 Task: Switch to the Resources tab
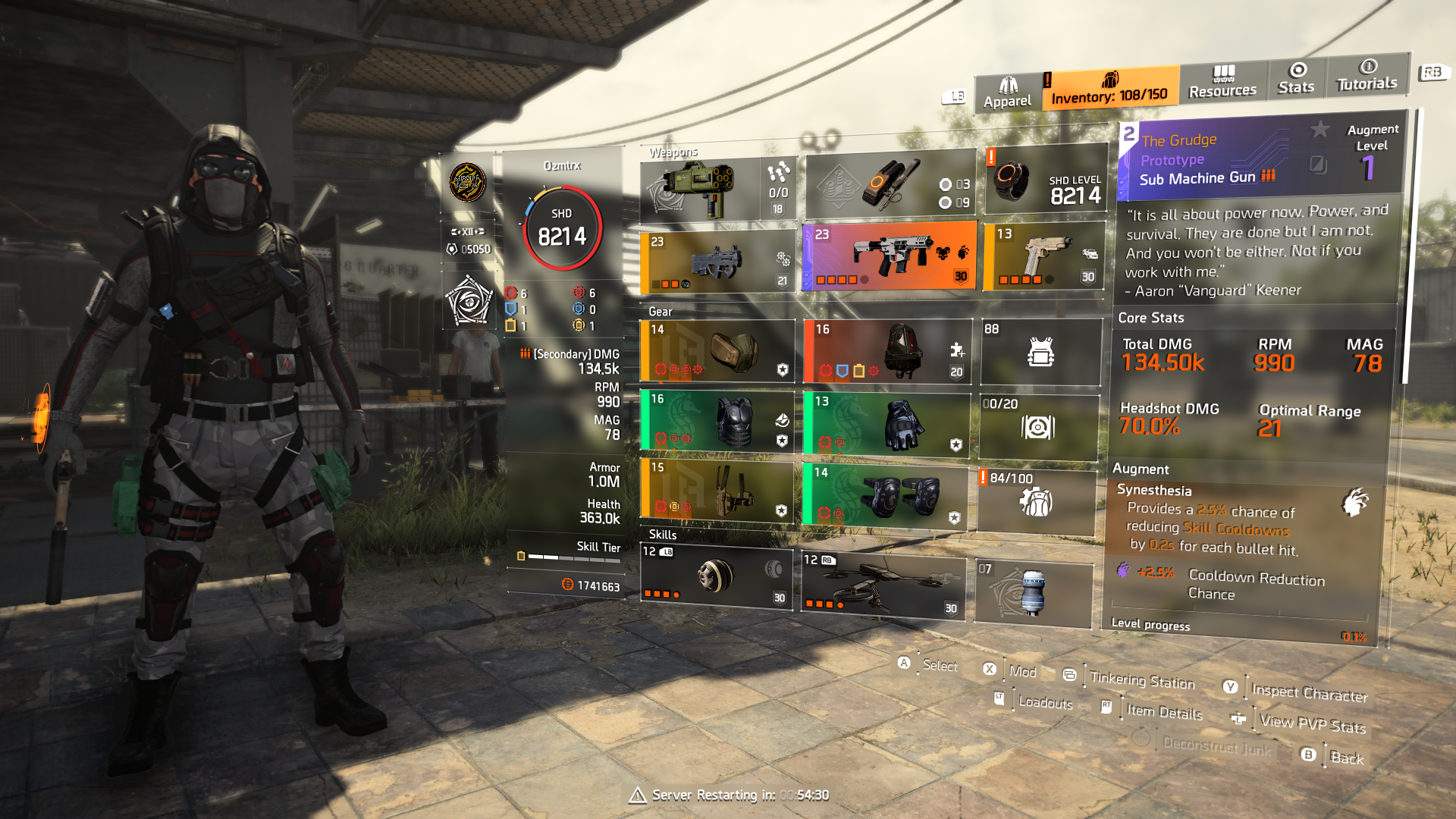tap(1222, 82)
